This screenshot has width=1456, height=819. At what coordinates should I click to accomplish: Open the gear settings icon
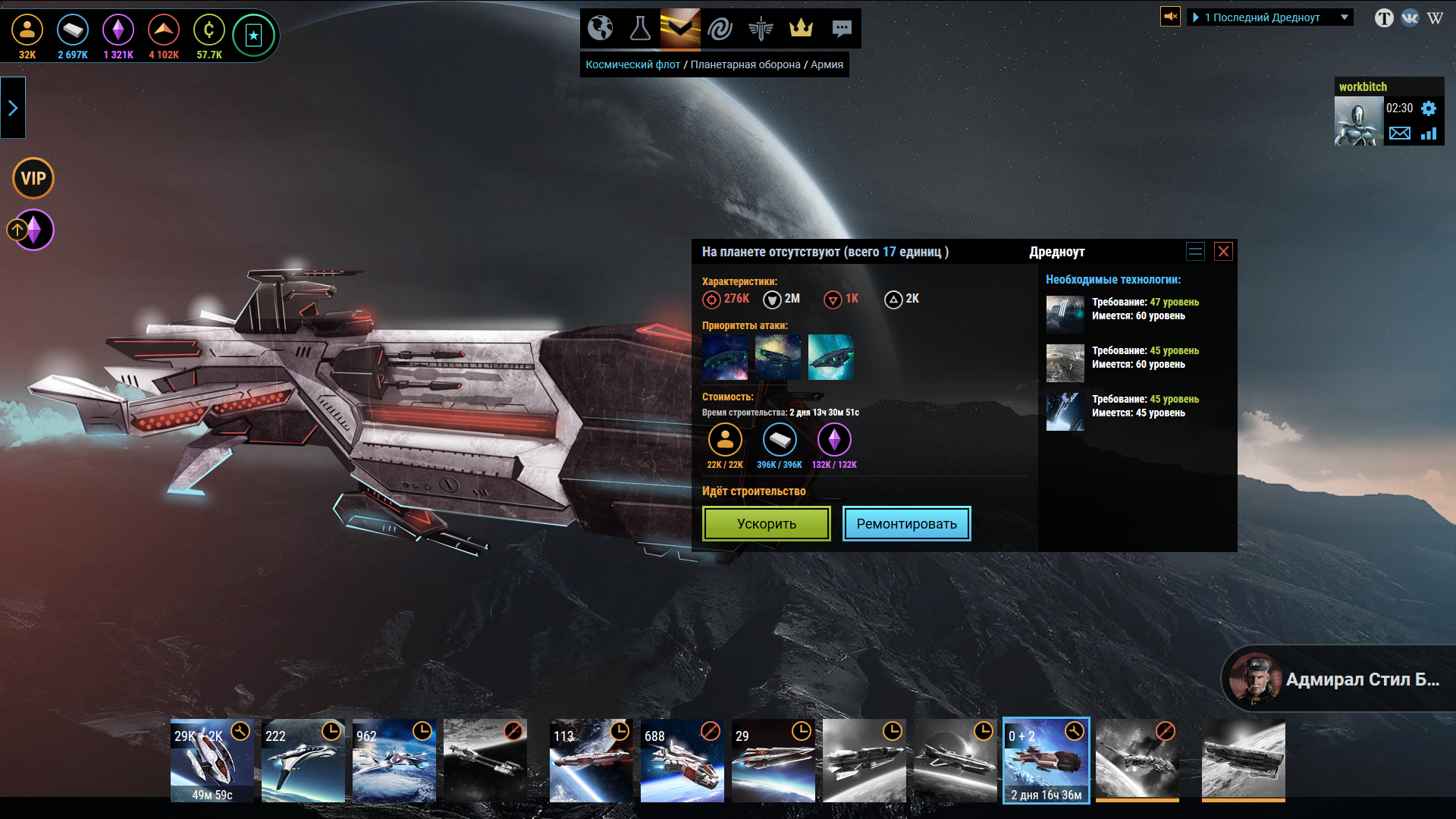pos(1429,108)
